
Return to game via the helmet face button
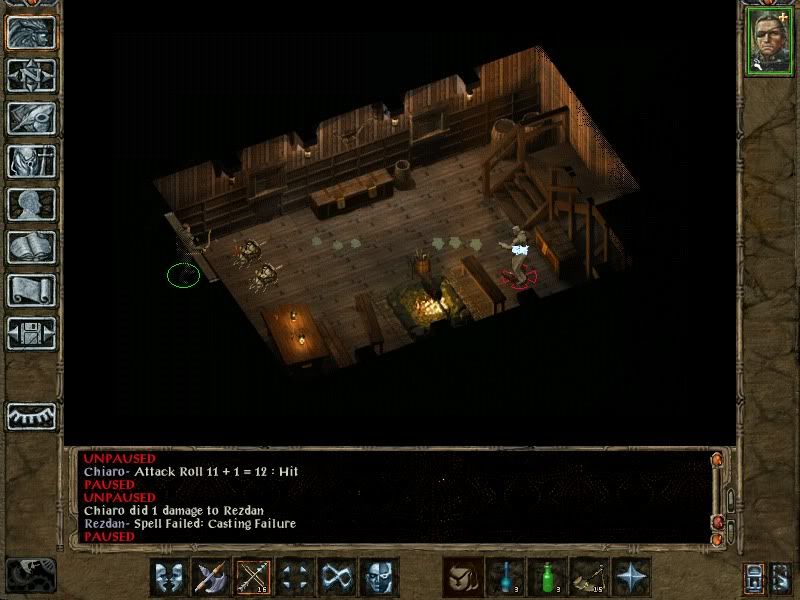click(x=31, y=33)
